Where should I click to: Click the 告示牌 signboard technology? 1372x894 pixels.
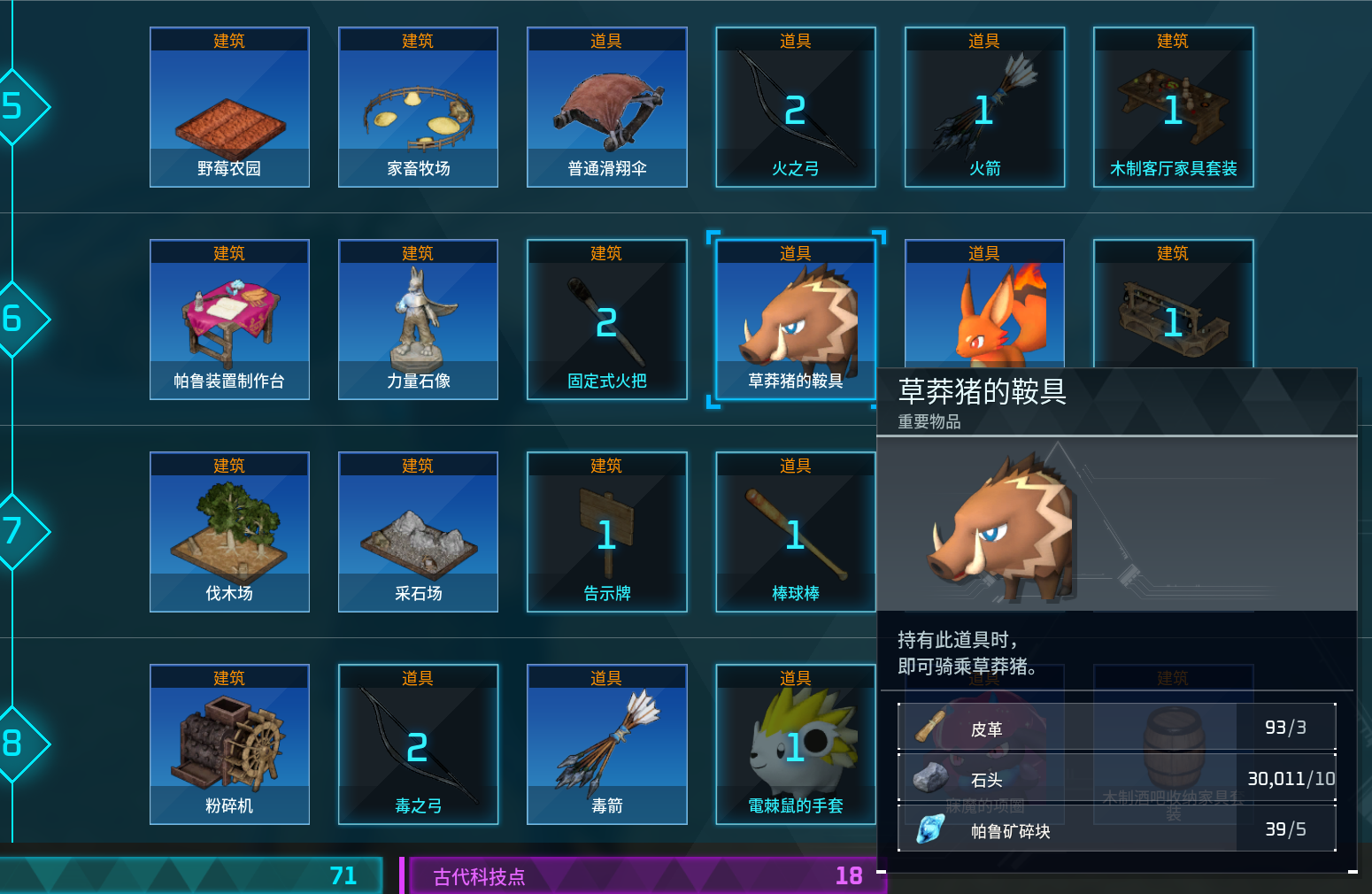pyautogui.click(x=606, y=531)
